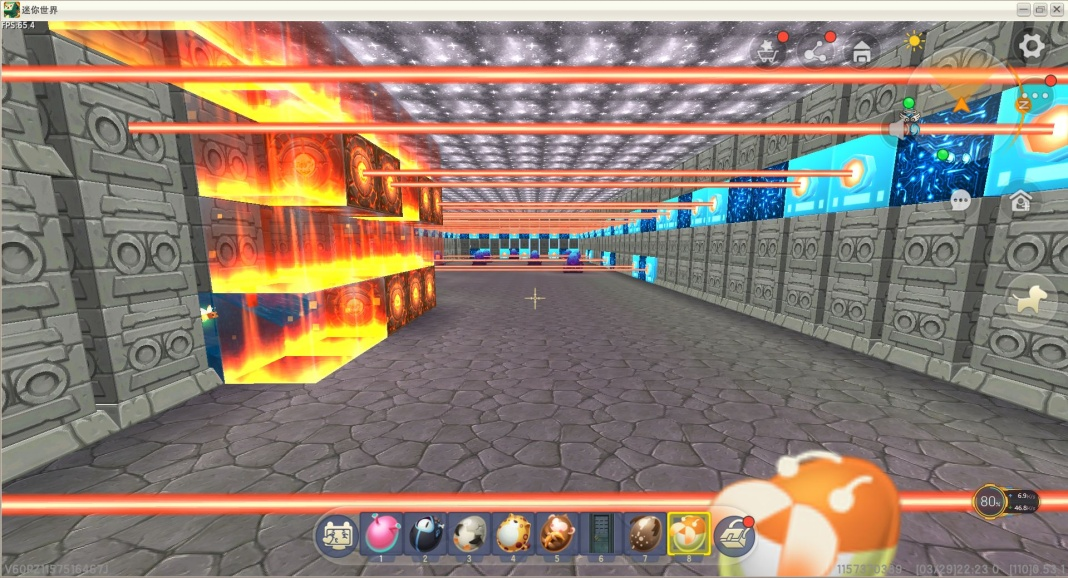Select the black penguin egg in slot 2

pos(425,534)
